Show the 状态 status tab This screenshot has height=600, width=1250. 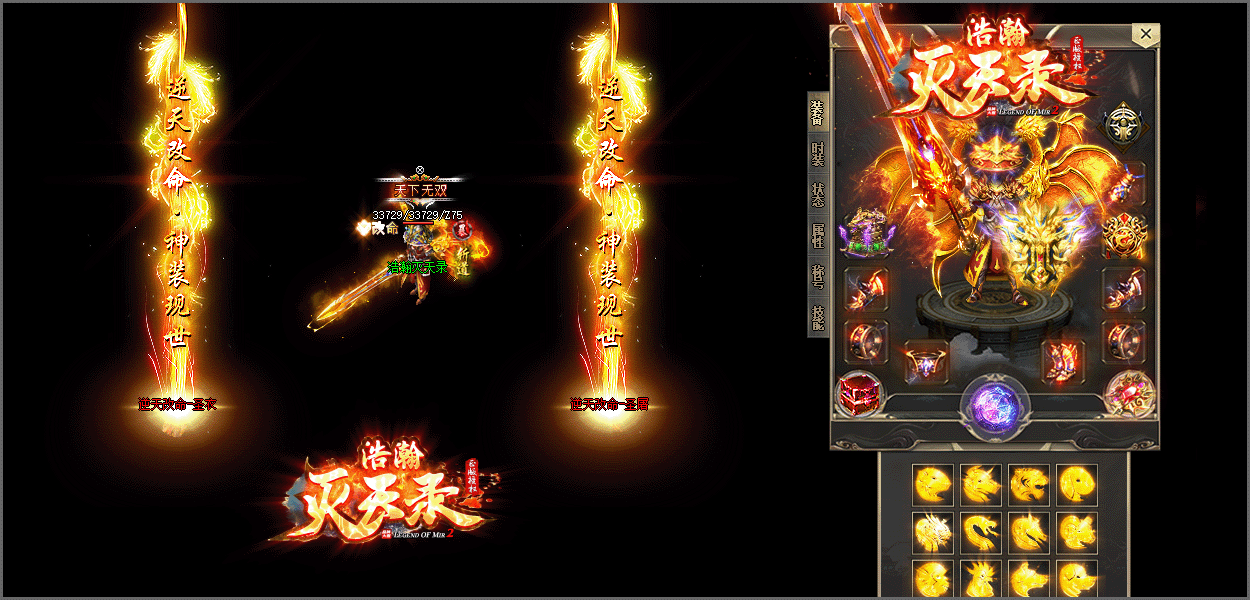click(x=818, y=195)
